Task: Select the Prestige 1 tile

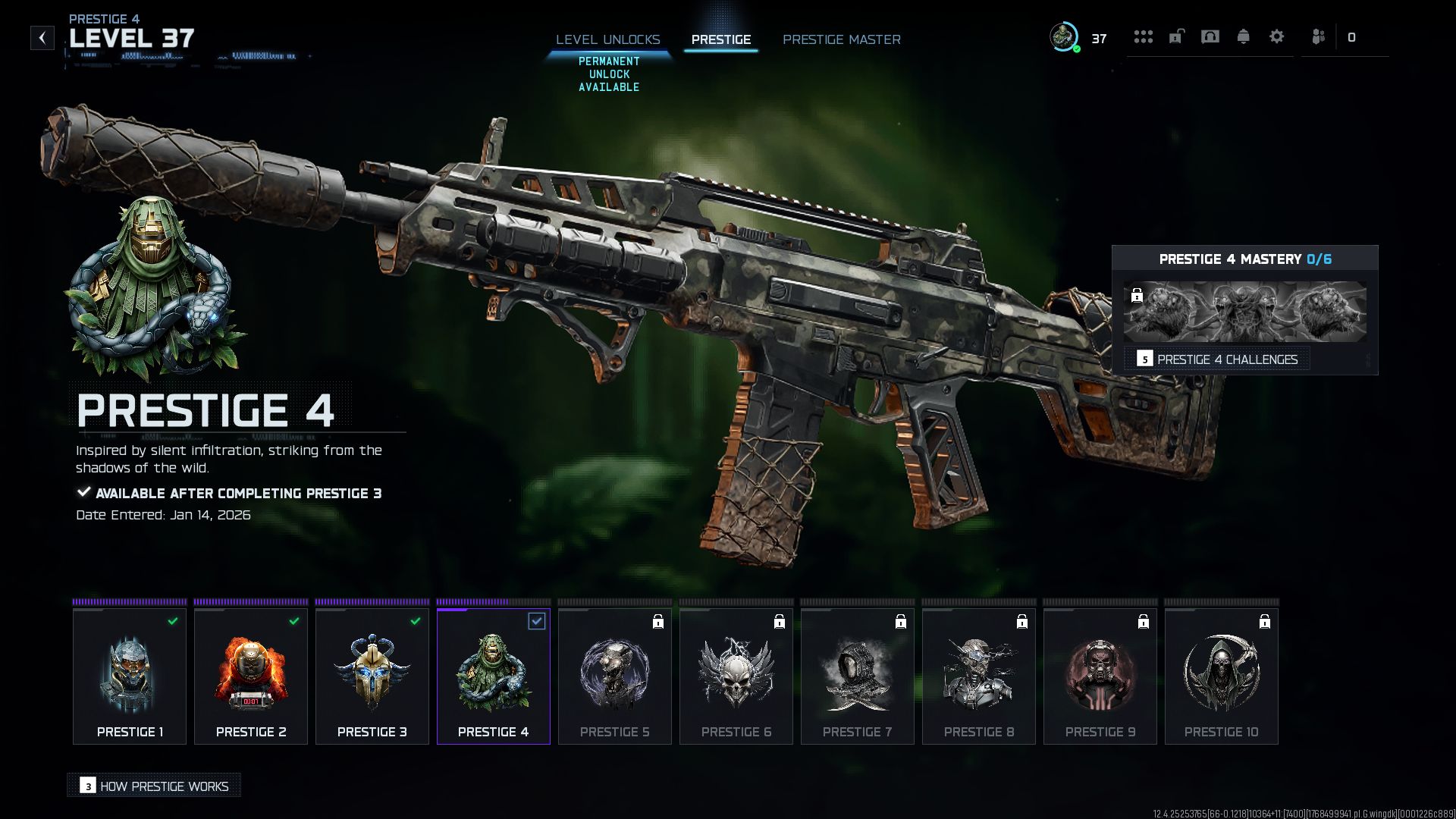Action: coord(130,676)
